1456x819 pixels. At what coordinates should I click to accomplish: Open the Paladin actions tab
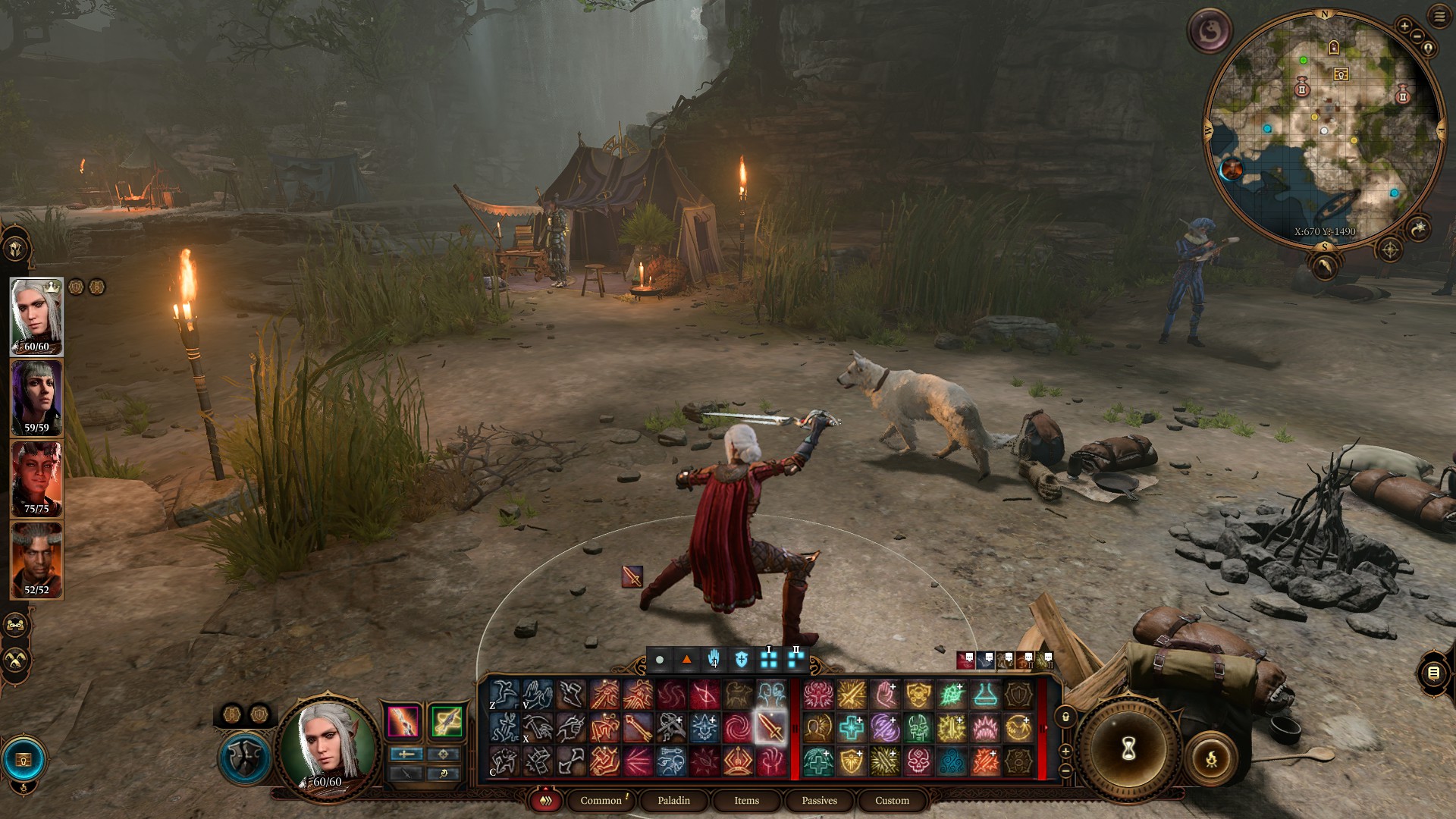click(x=673, y=800)
